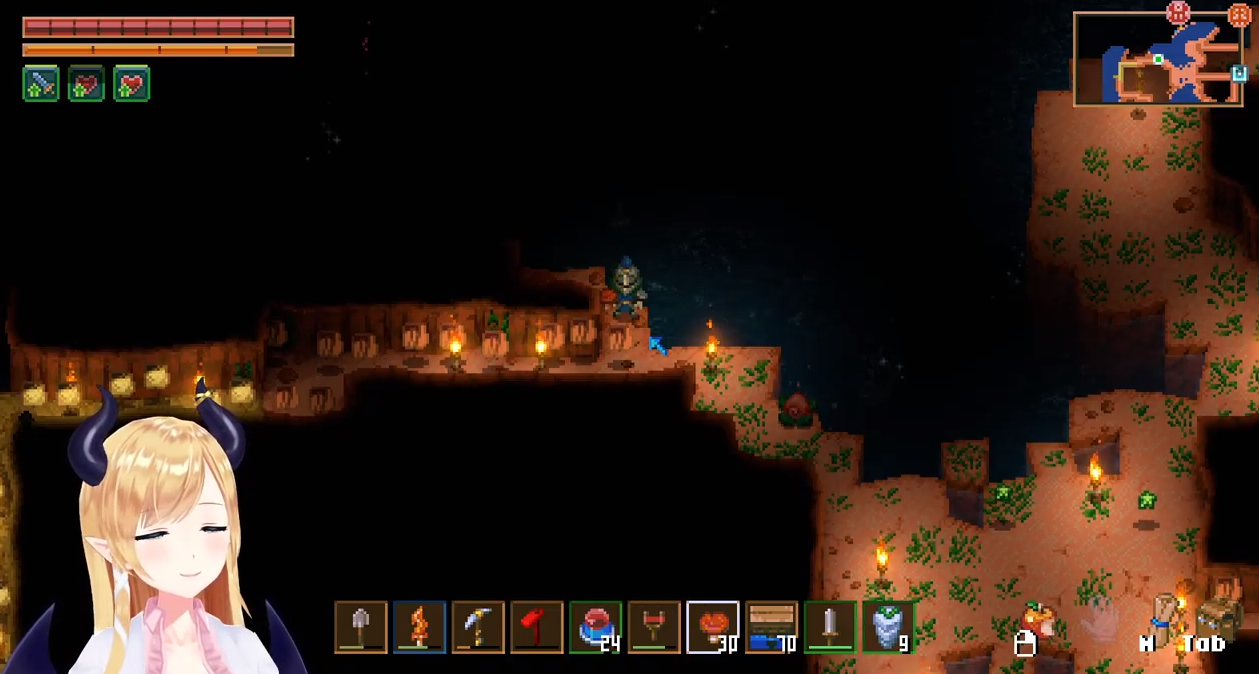Inspect the dimmed heart buff icon

tap(86, 84)
